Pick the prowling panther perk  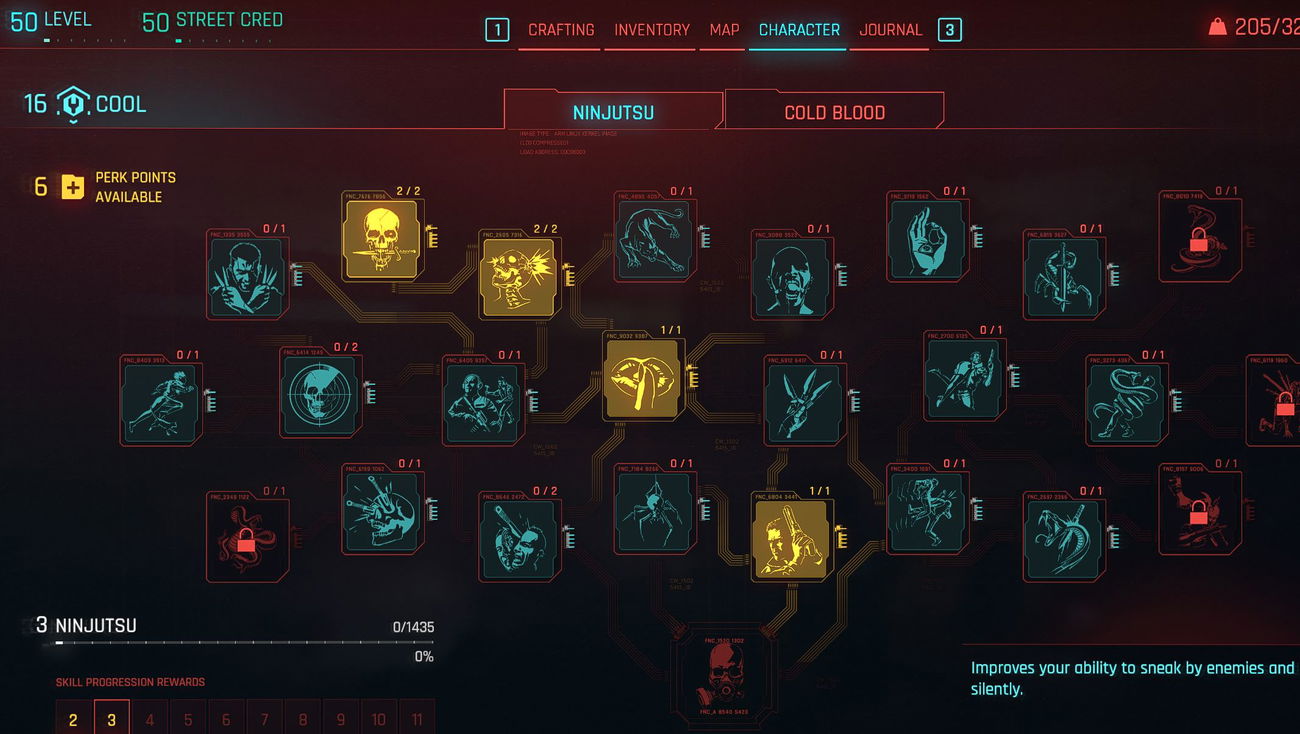[x=654, y=238]
